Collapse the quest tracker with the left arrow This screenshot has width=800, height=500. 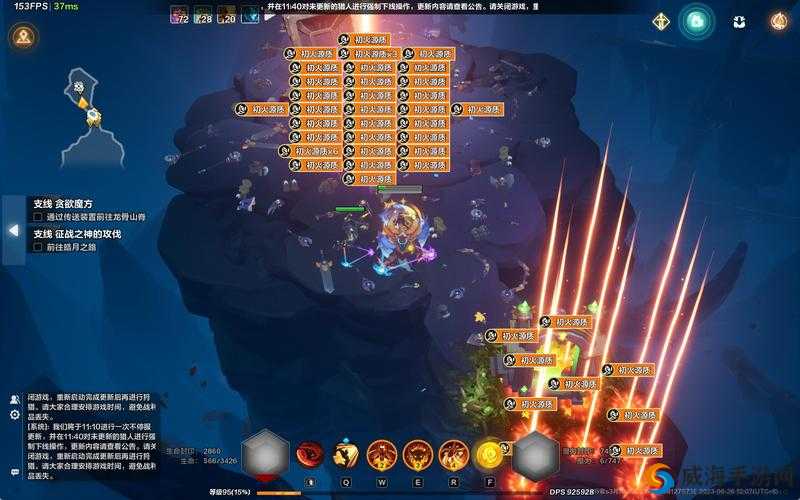13,230
